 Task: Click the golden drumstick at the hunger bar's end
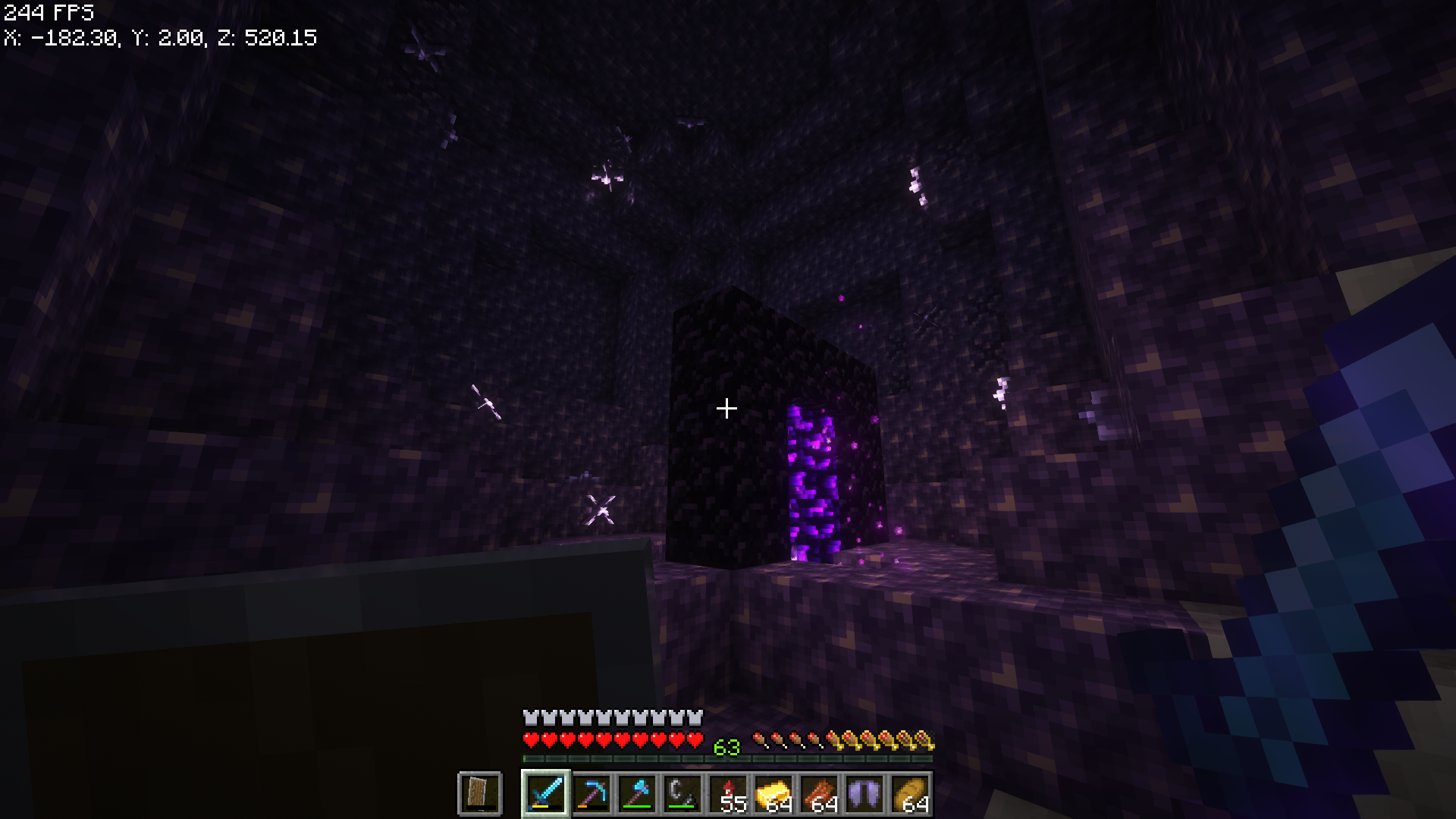(927, 741)
